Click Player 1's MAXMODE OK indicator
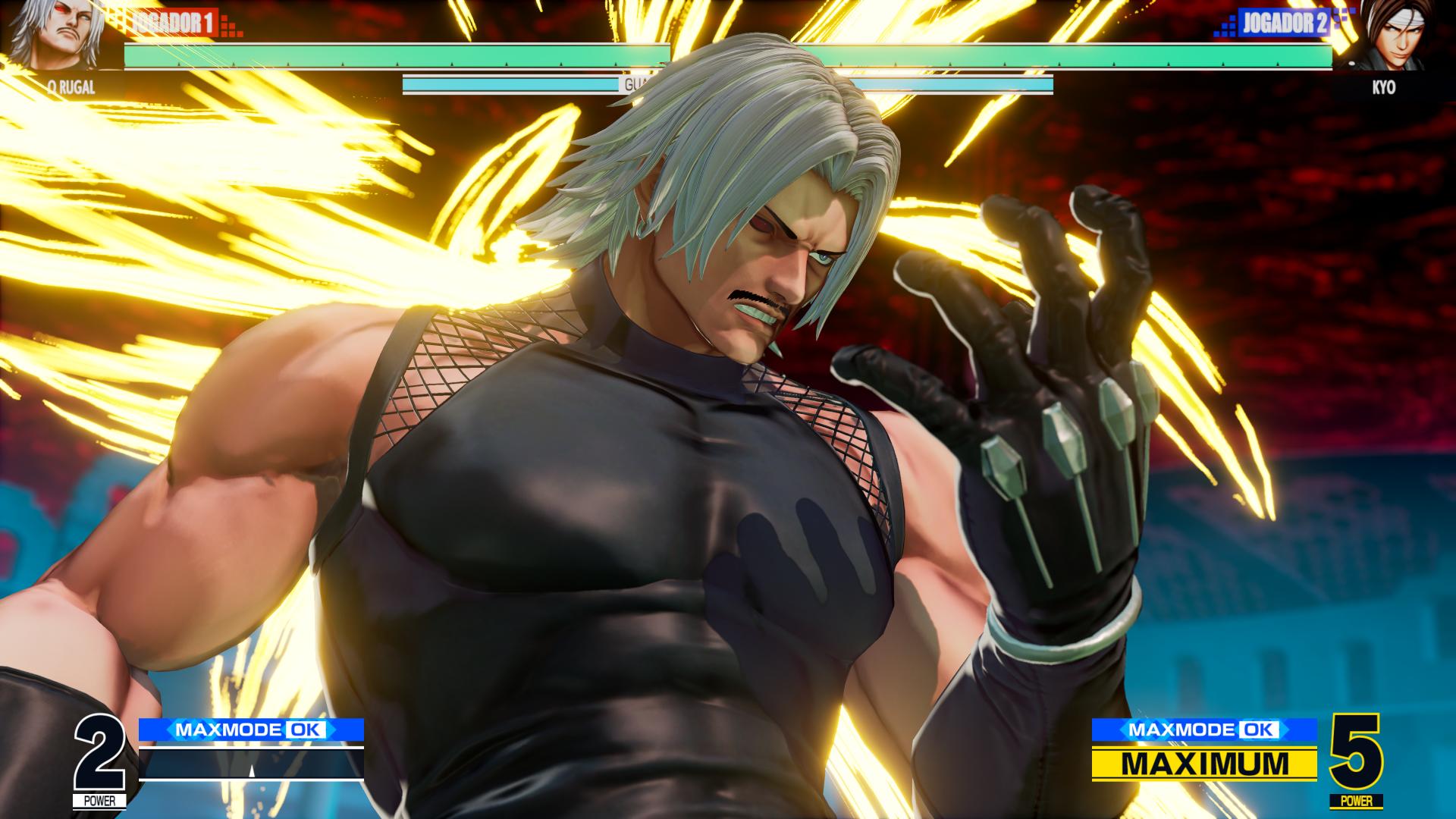 (x=251, y=730)
